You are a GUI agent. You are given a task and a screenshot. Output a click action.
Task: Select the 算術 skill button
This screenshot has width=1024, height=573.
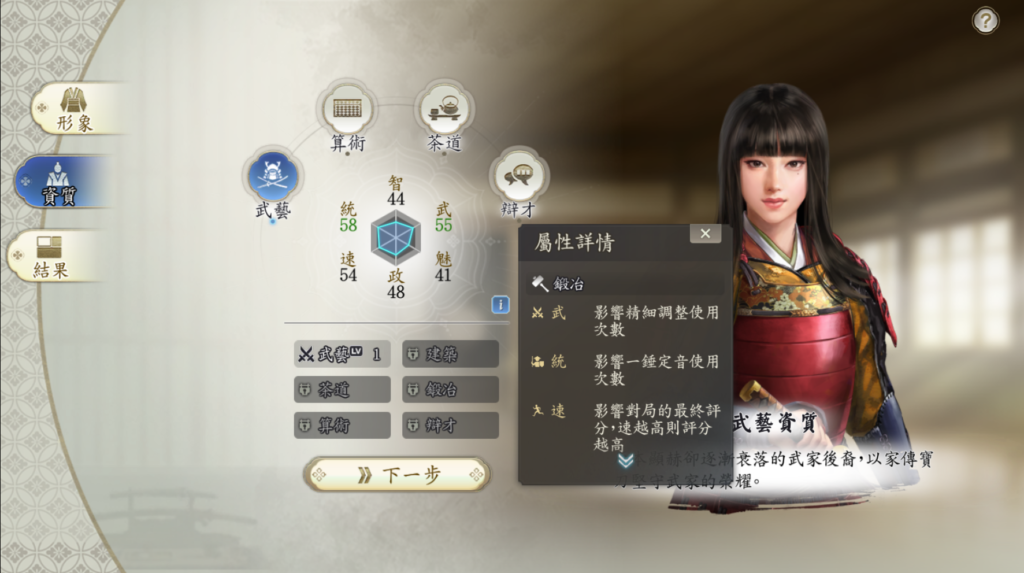pos(342,425)
